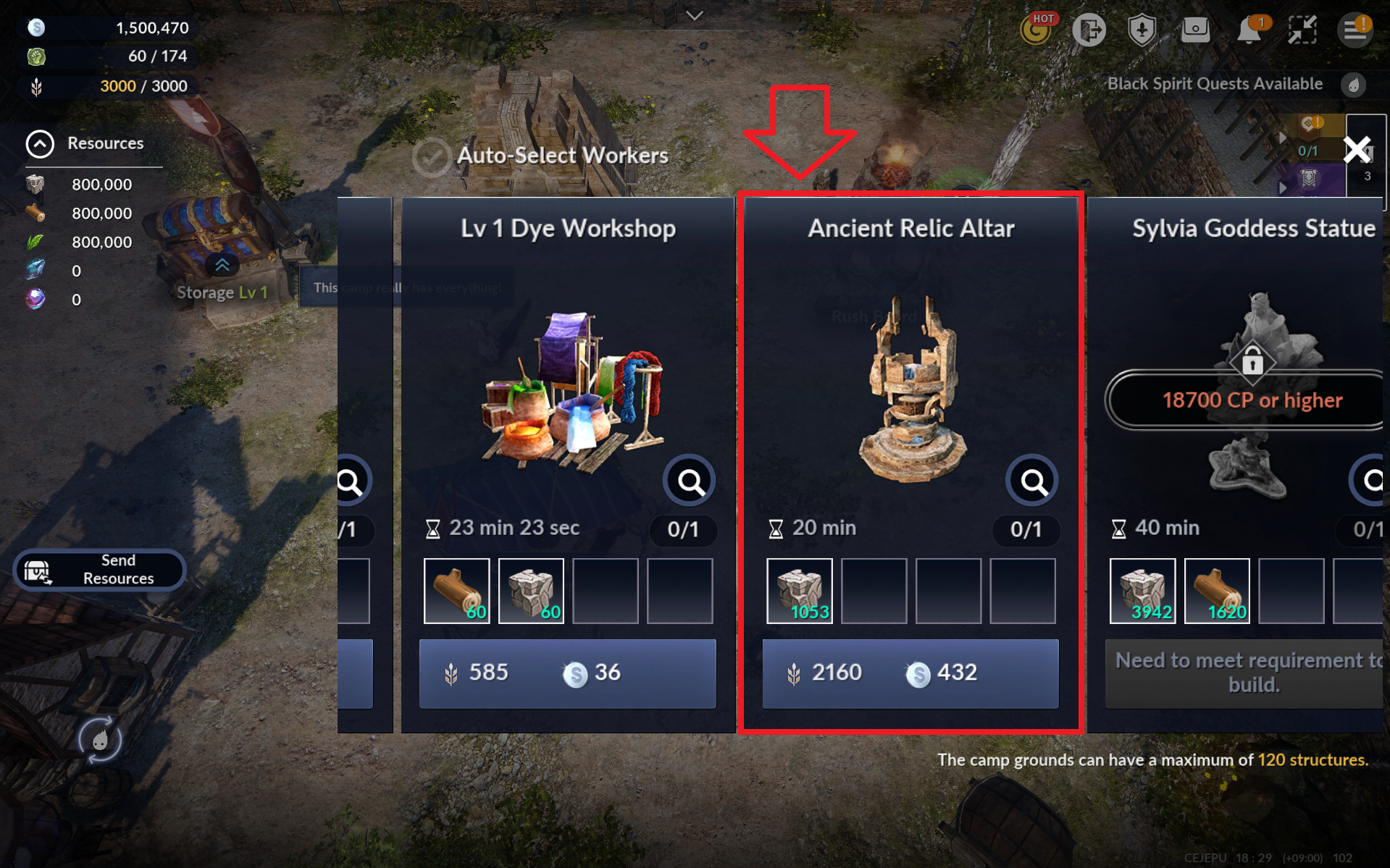This screenshot has width=1390, height=868.
Task: Open the main hamburger menu
Action: (x=1354, y=30)
